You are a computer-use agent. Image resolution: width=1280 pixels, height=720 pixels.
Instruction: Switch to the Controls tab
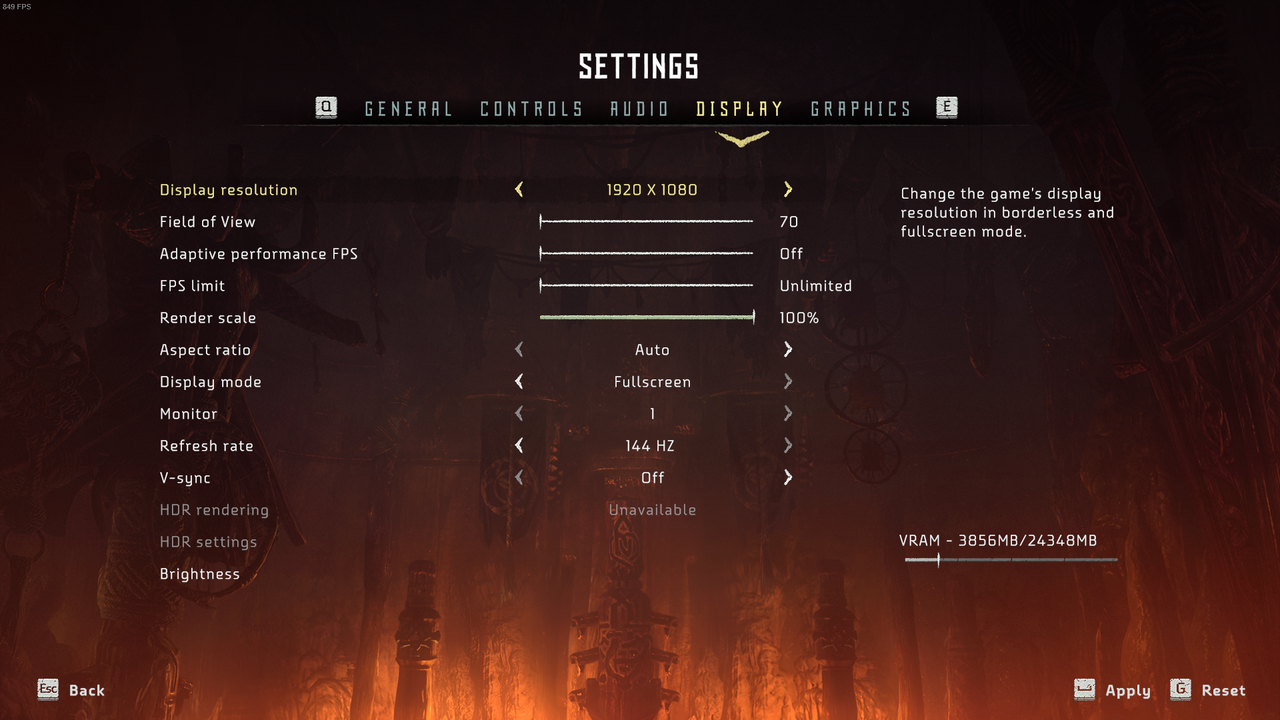point(531,109)
